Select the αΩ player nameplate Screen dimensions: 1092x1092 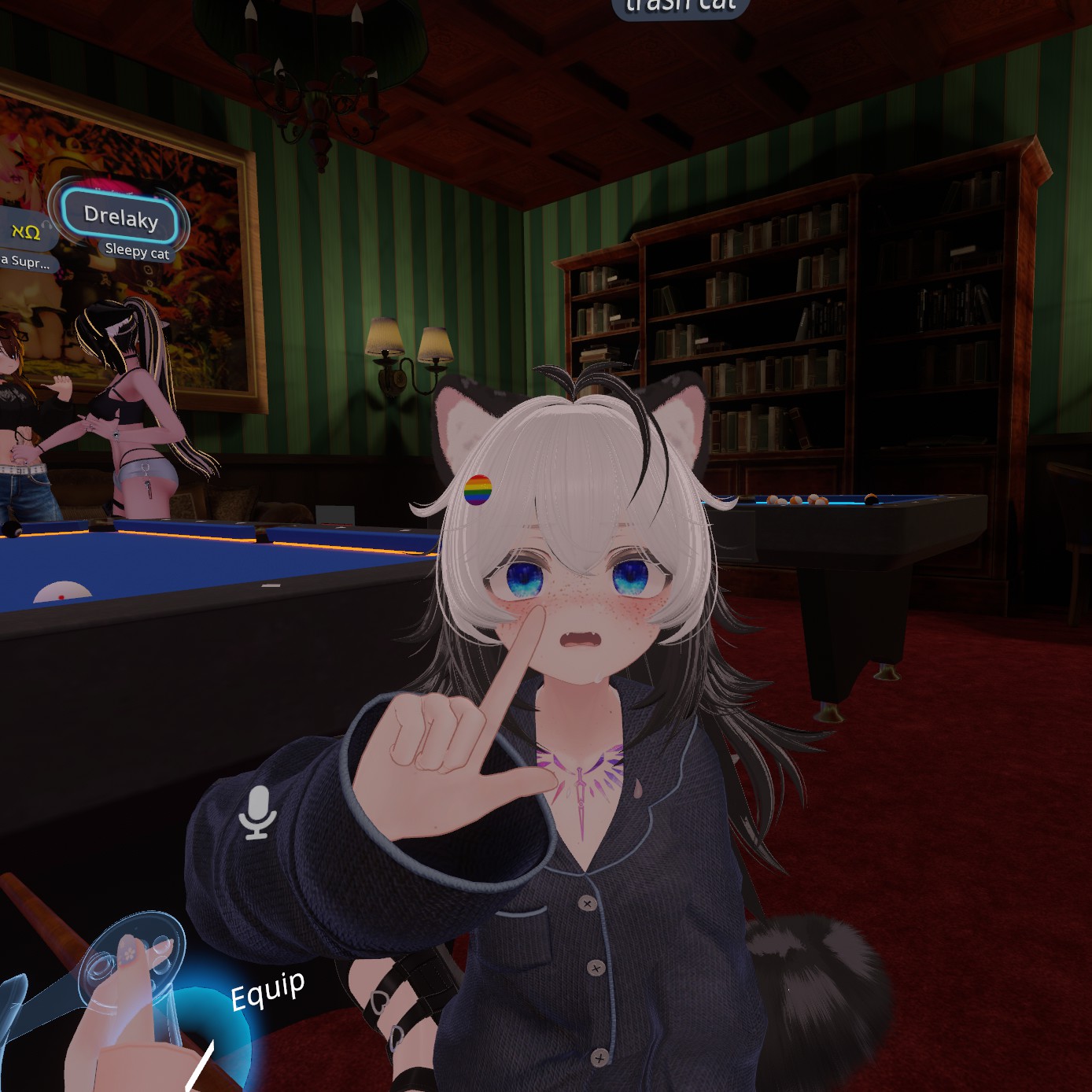point(24,231)
